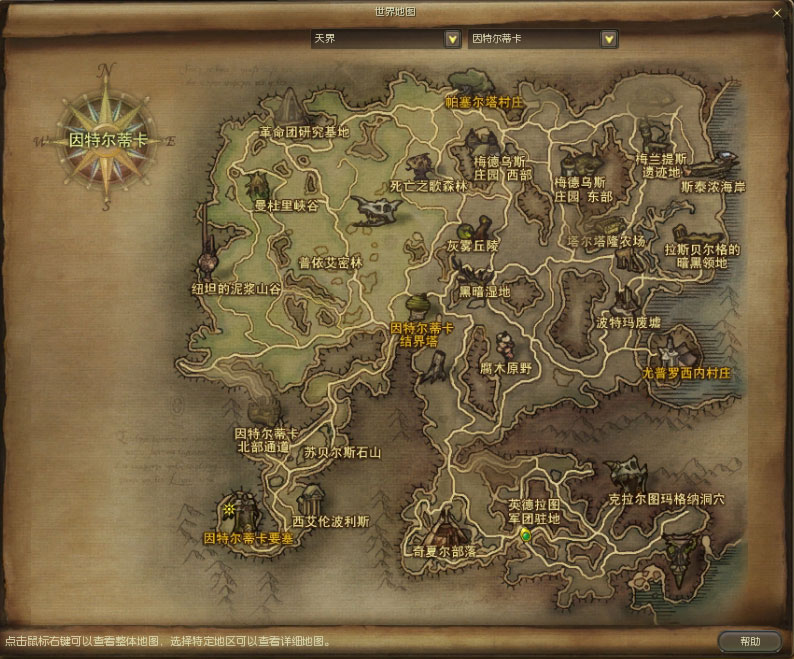
Task: Open the 因特尔蒂卡要塞 fortress area
Action: click(249, 537)
